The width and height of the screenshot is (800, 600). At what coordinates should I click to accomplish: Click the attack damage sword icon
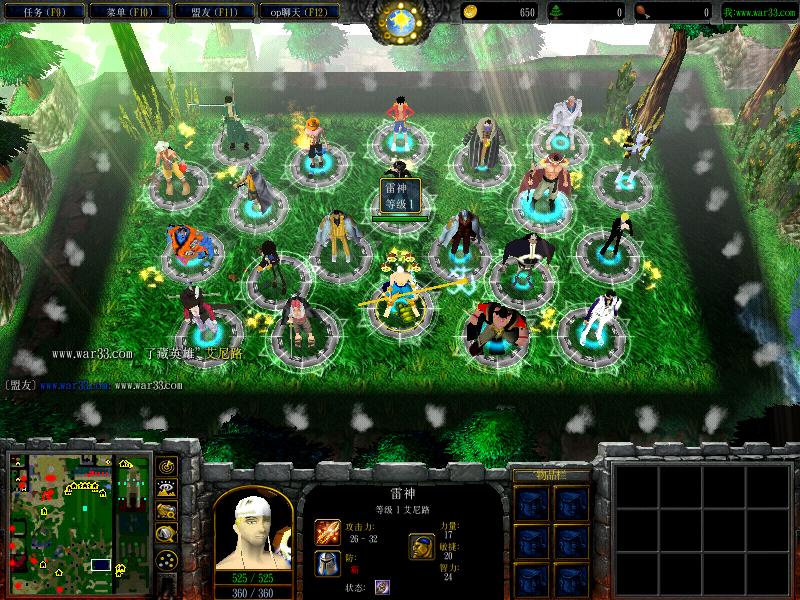point(326,531)
